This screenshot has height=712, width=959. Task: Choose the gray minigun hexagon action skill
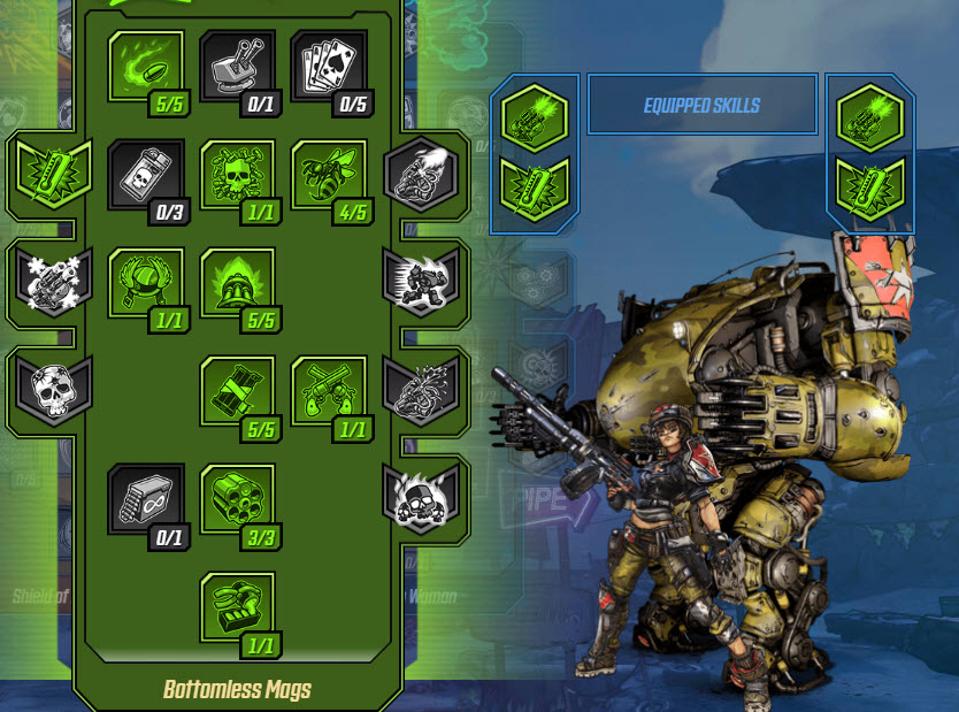pos(420,174)
